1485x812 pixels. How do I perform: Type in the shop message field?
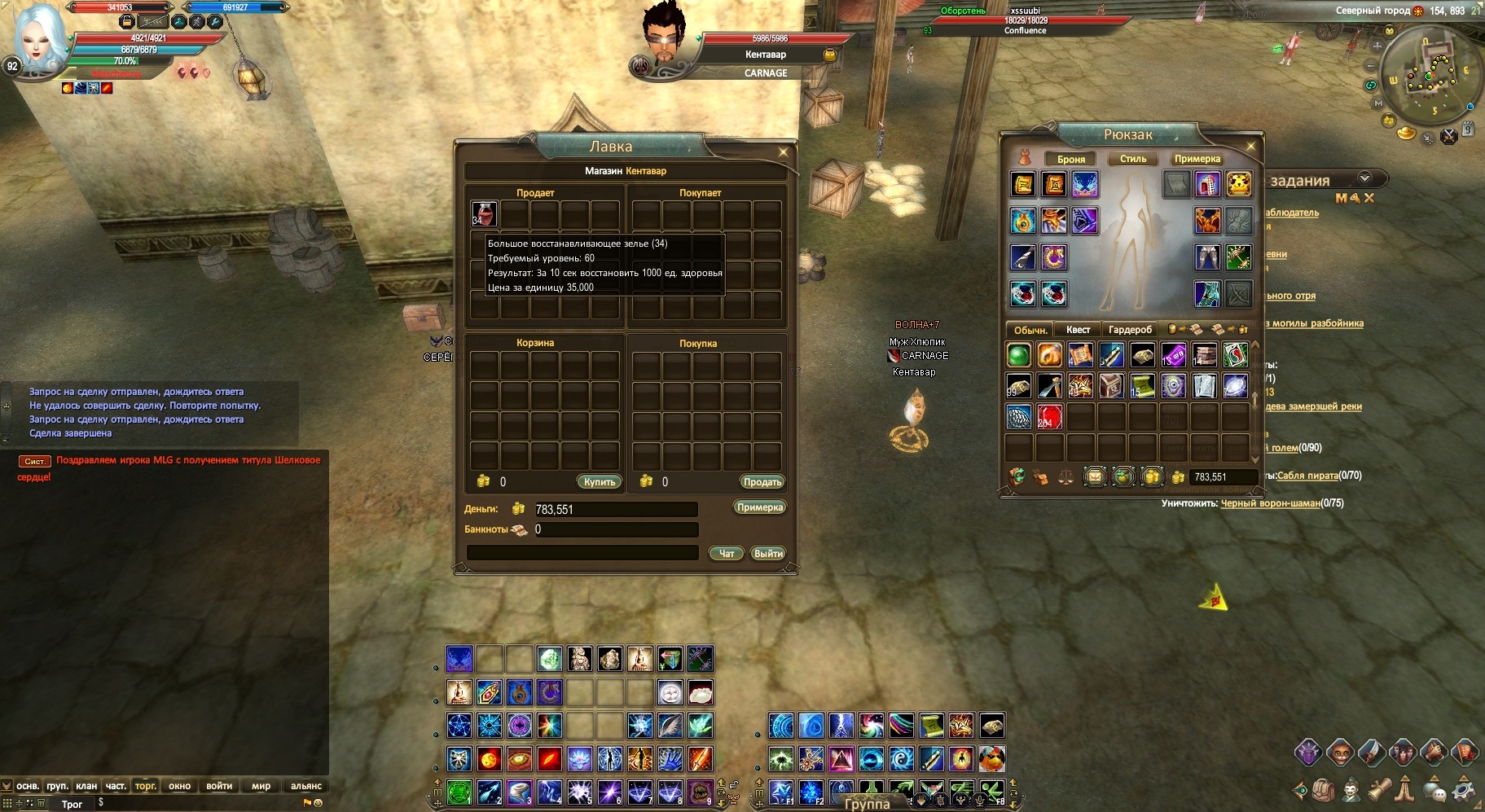pos(582,553)
